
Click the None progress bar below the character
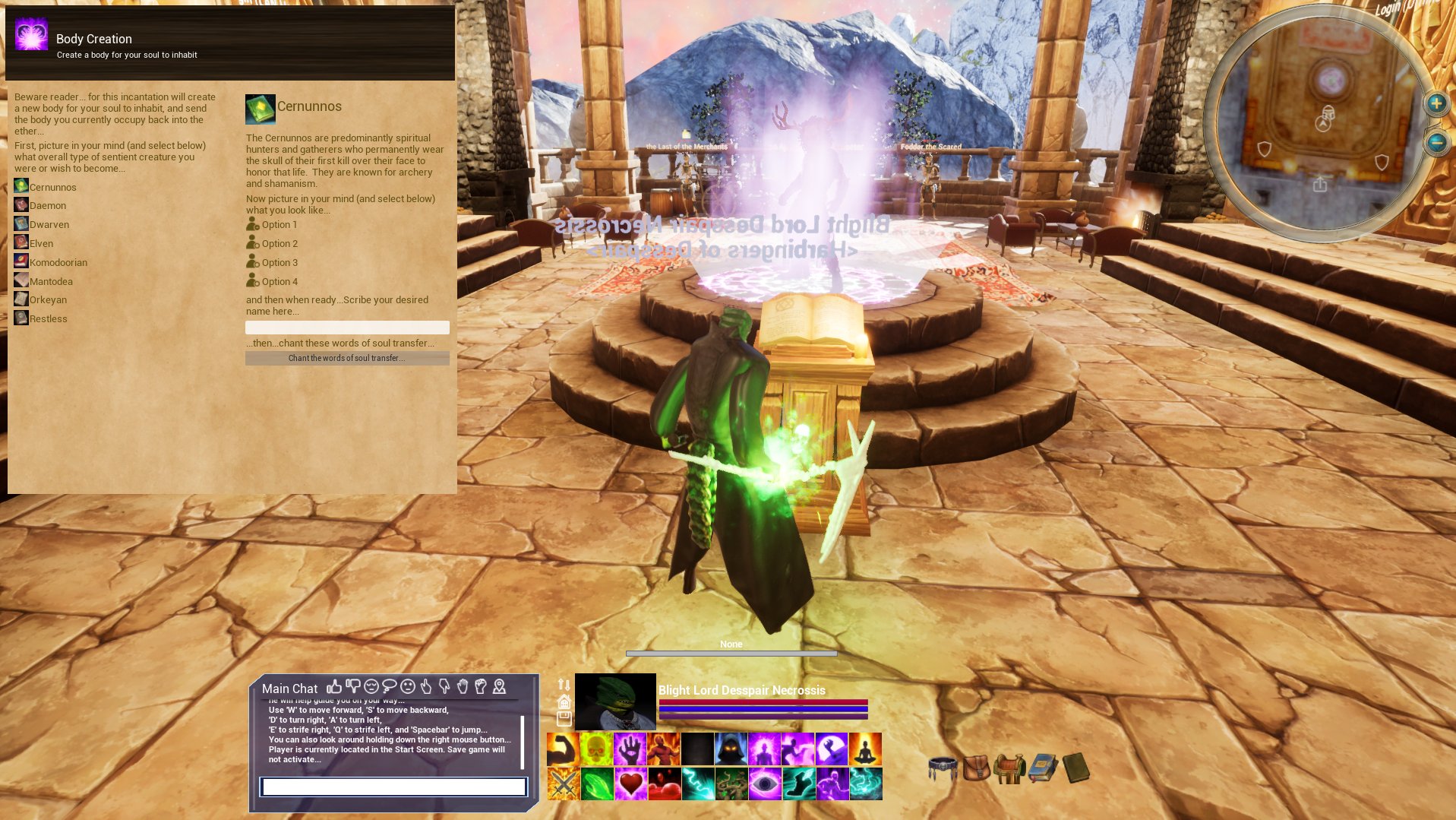730,652
